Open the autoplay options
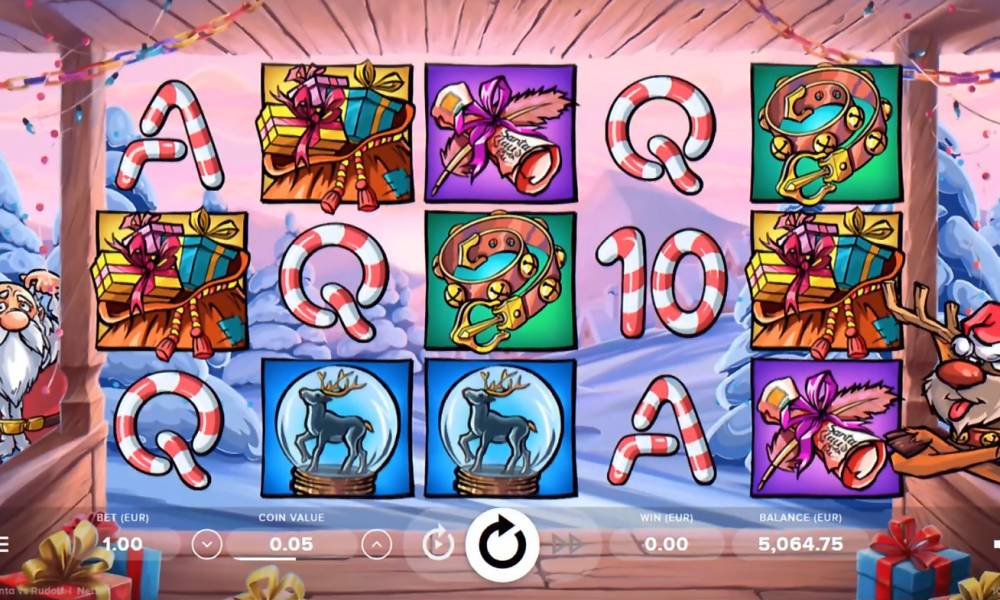Image resolution: width=1000 pixels, height=600 pixels. coord(437,544)
